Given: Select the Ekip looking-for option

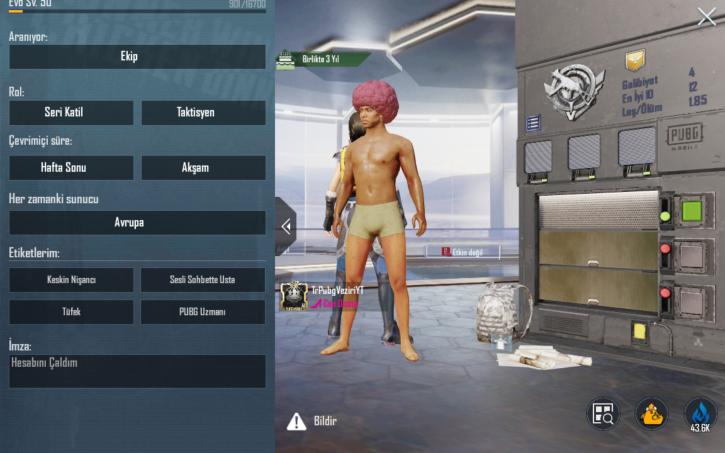Looking at the screenshot, I should [x=137, y=57].
